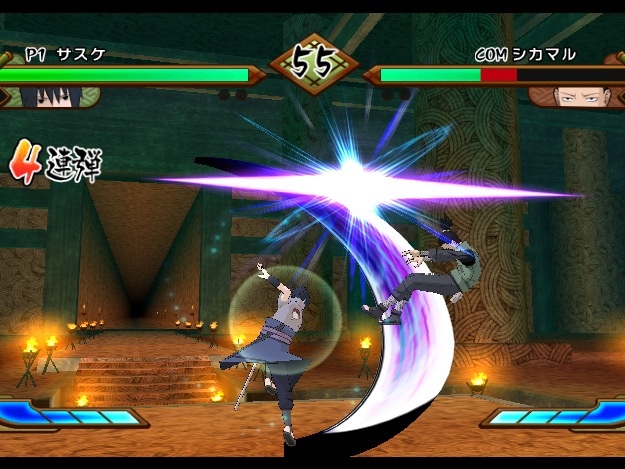Select Shikamaru's COM character portrait
This screenshot has height=469, width=625.
coord(574,96)
